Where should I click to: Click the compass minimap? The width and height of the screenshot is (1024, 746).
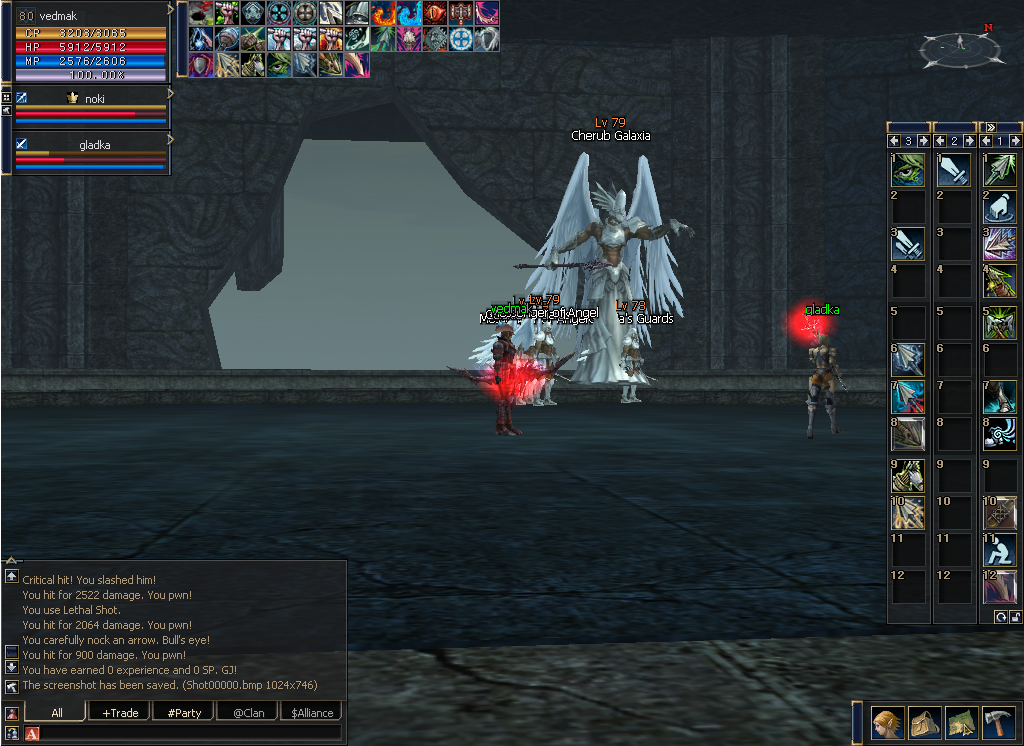(958, 45)
